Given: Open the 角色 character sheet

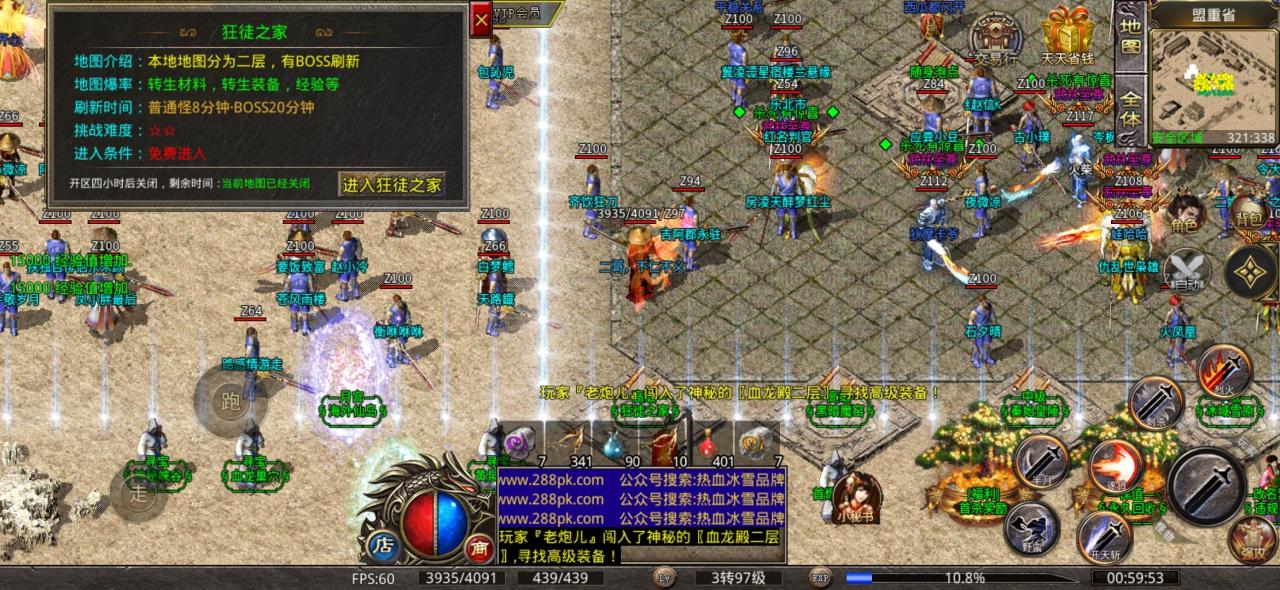Looking at the screenshot, I should click(1185, 216).
